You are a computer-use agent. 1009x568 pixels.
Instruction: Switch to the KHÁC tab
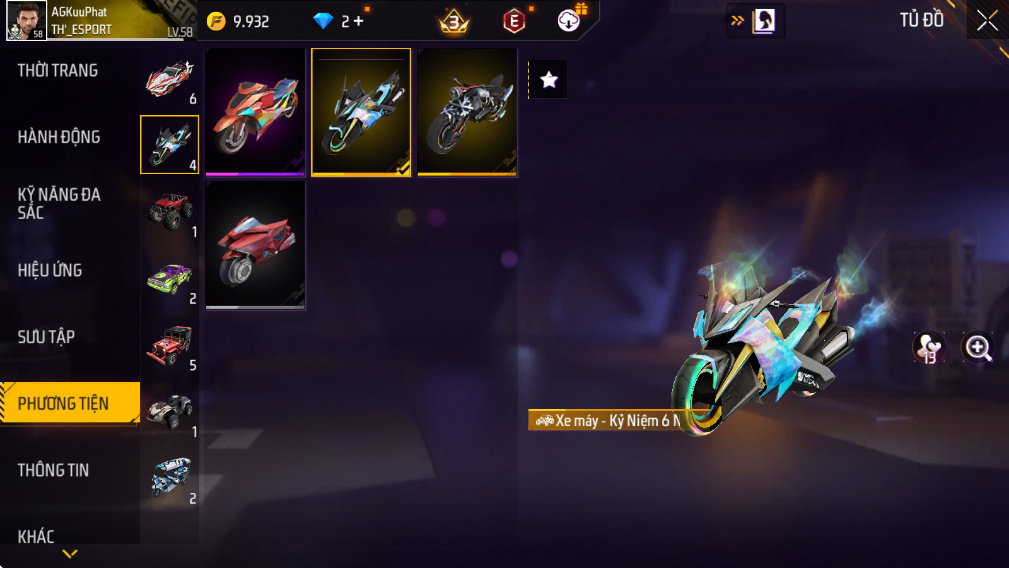[x=36, y=536]
